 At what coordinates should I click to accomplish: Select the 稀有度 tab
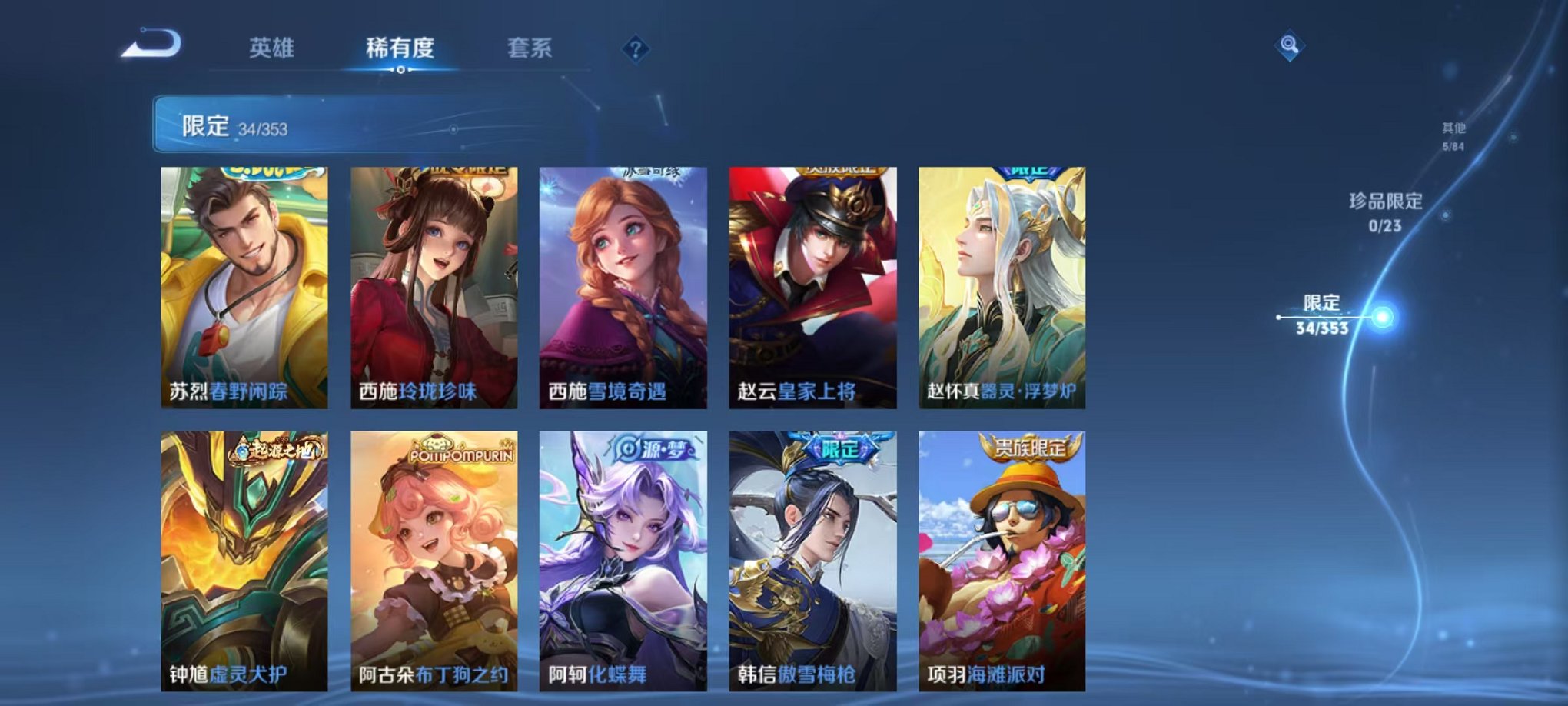coord(402,46)
